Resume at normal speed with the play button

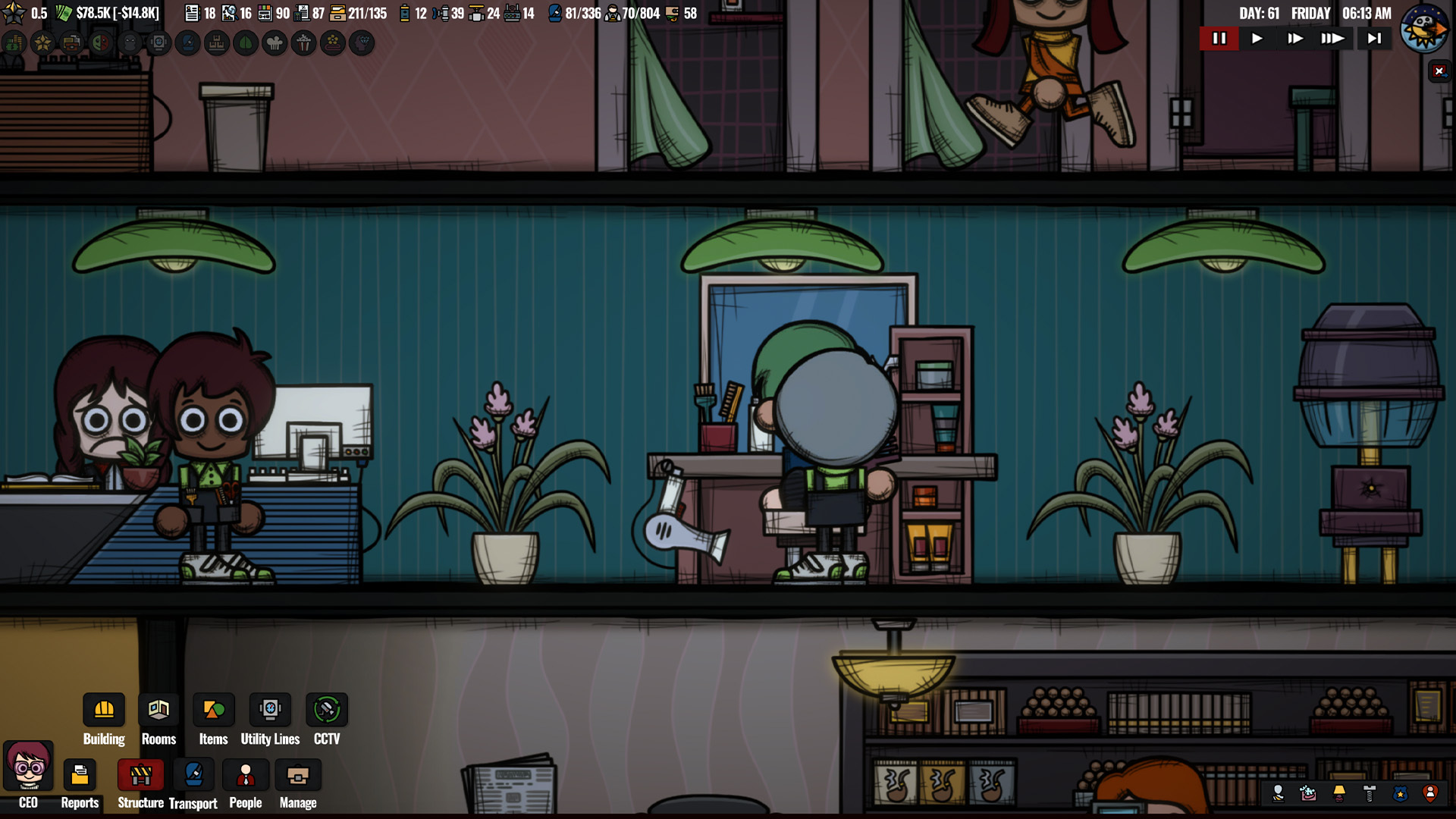coord(1257,39)
